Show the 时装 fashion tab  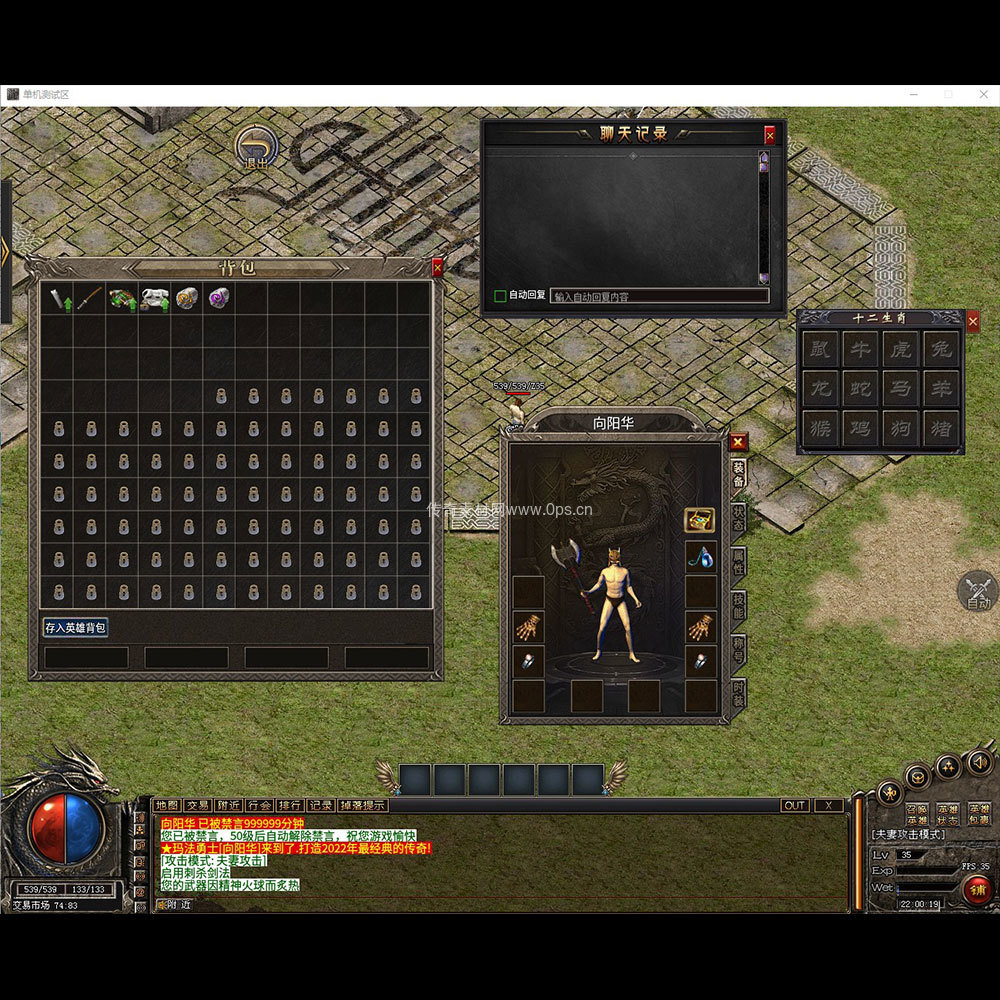[738, 692]
